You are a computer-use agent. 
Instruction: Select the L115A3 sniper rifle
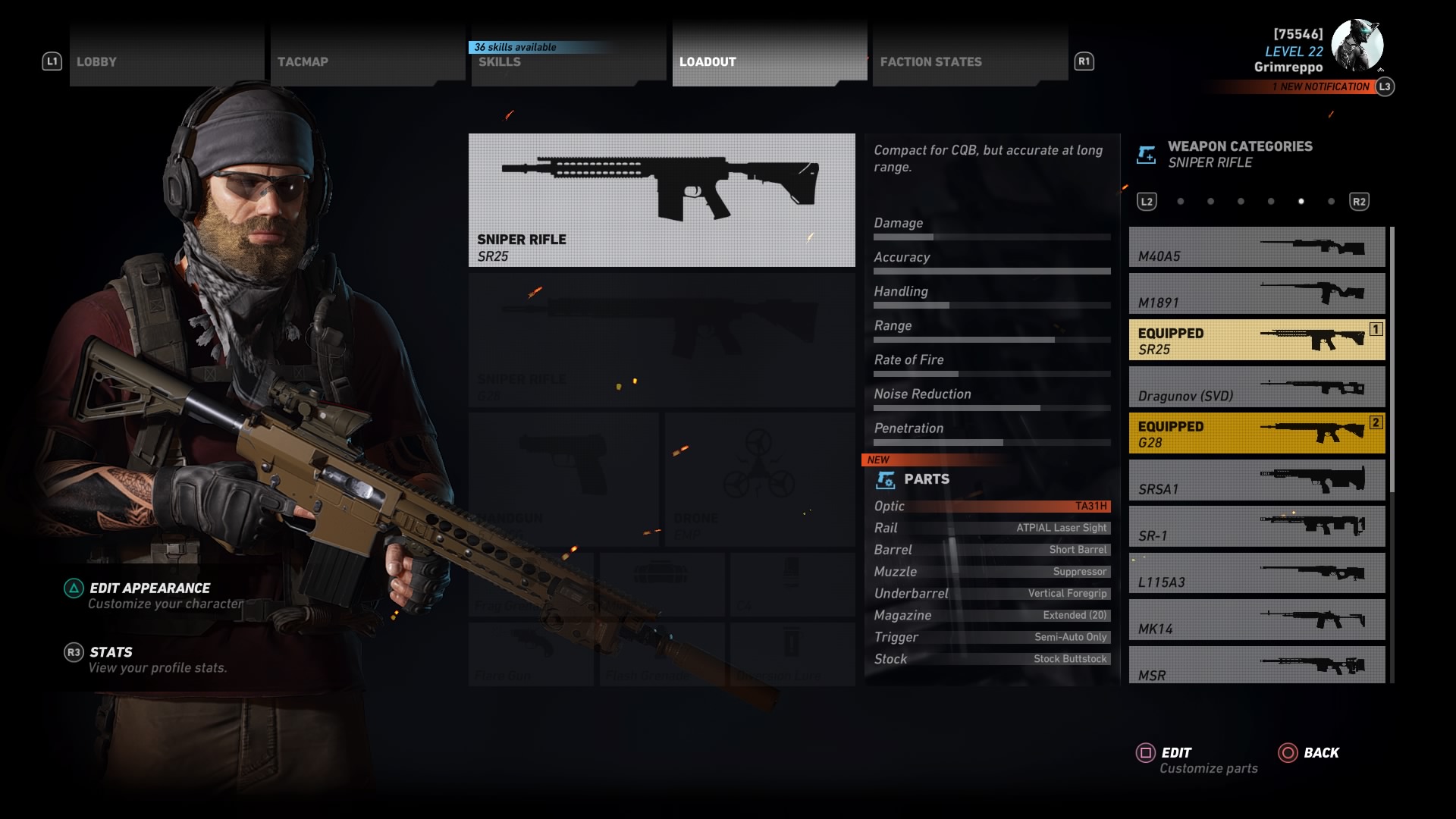[1257, 573]
